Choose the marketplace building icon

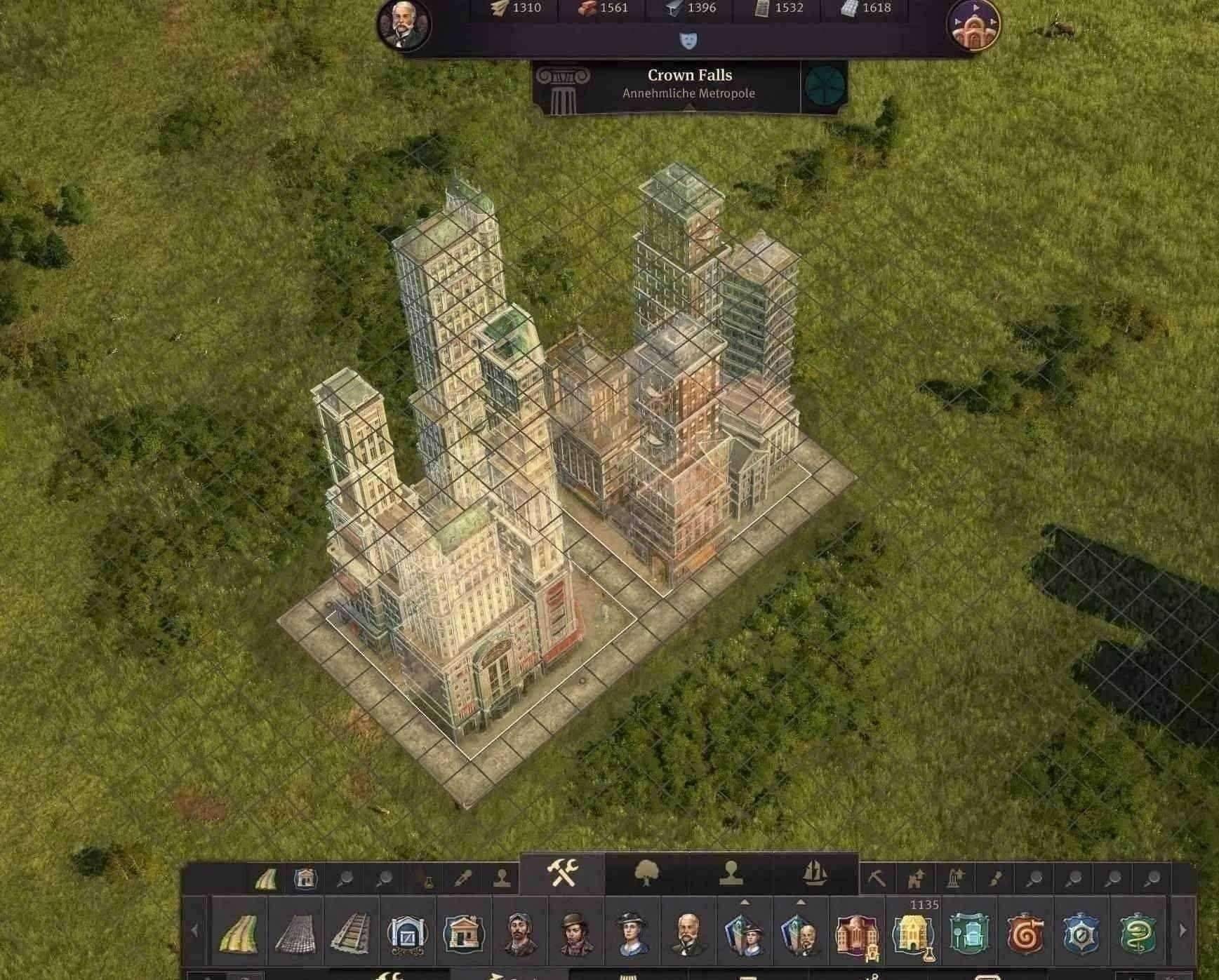point(463,933)
